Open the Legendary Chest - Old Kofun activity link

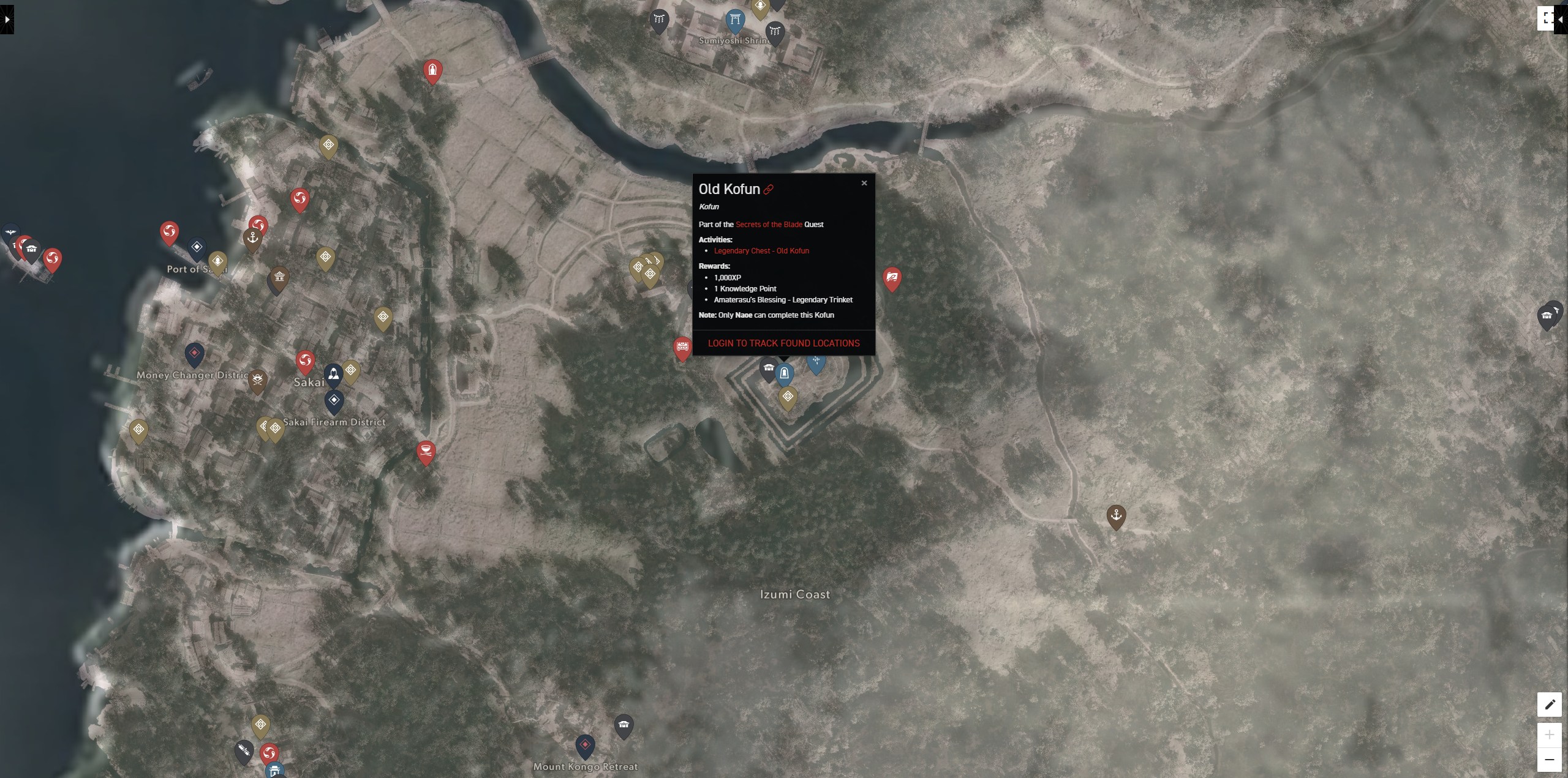[762, 250]
